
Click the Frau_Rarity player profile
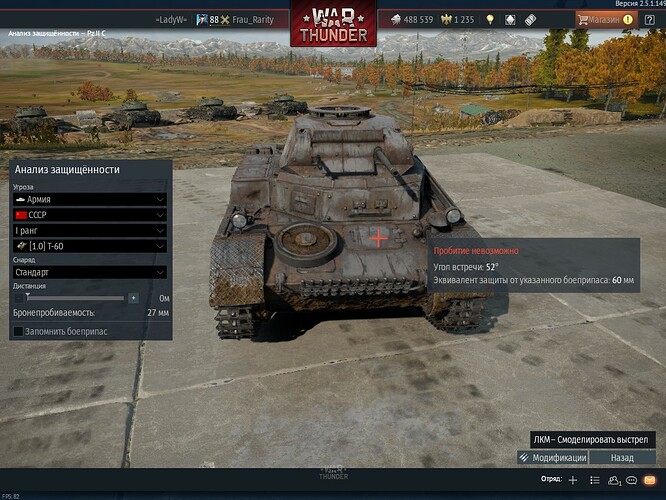(244, 19)
